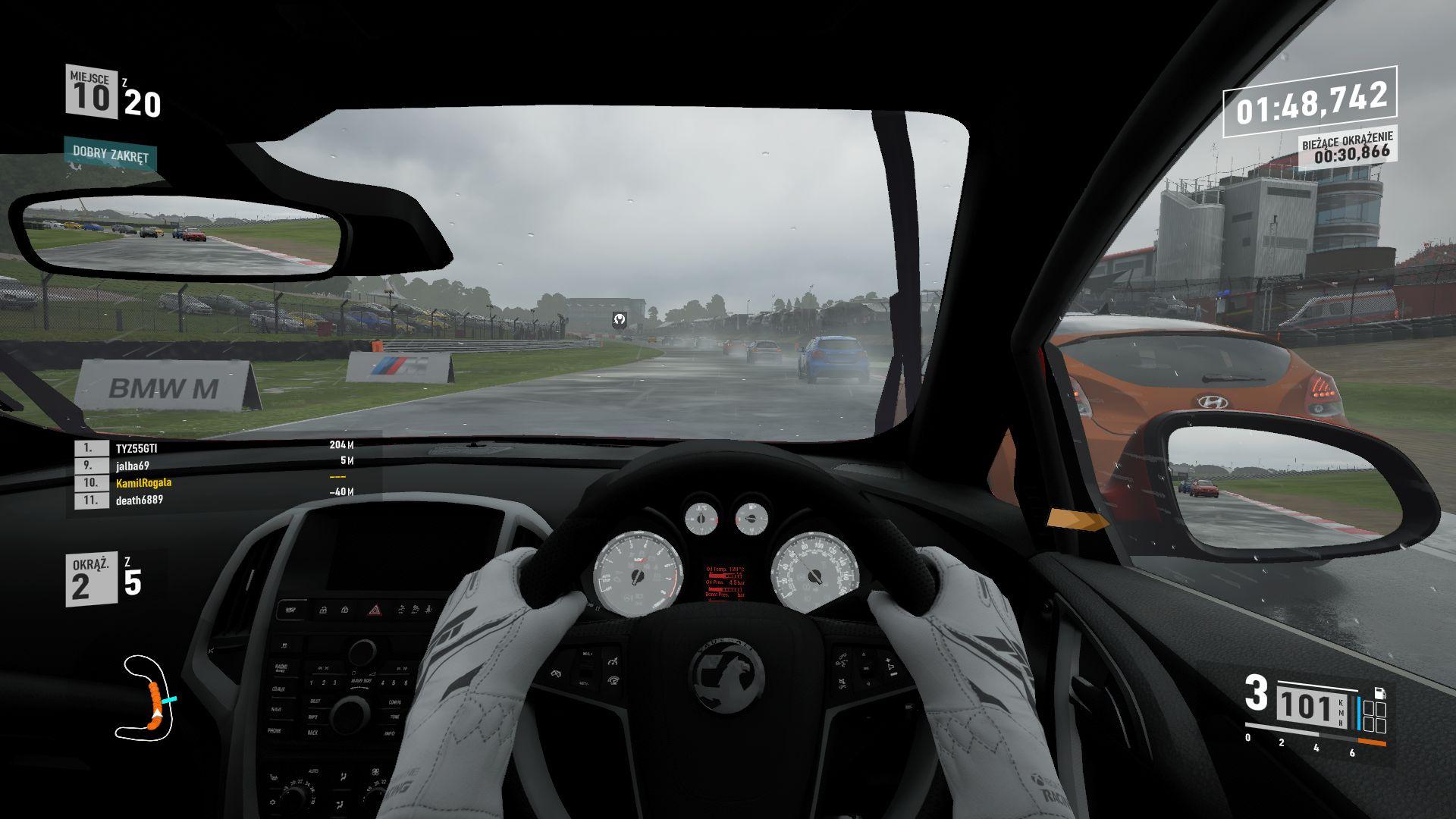Click the track minimap

[x=146, y=698]
